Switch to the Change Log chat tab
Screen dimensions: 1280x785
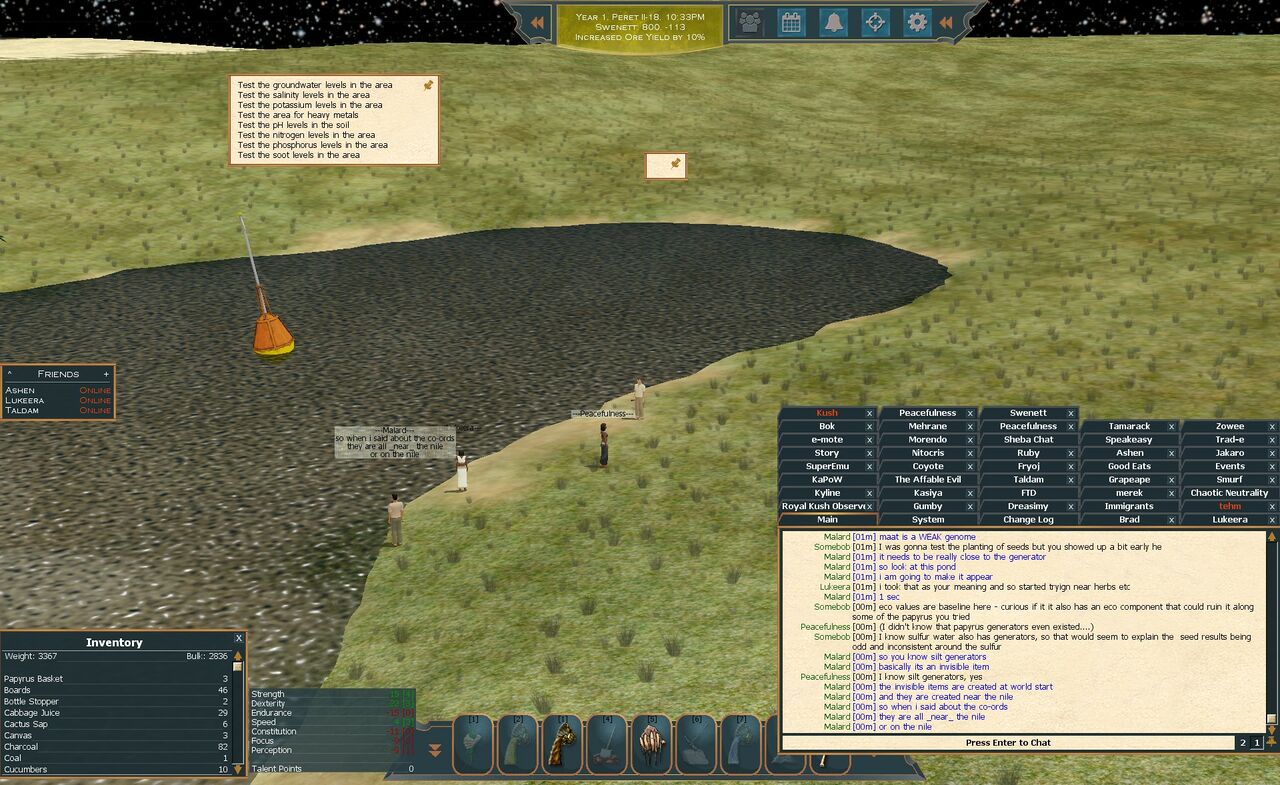tap(1027, 520)
